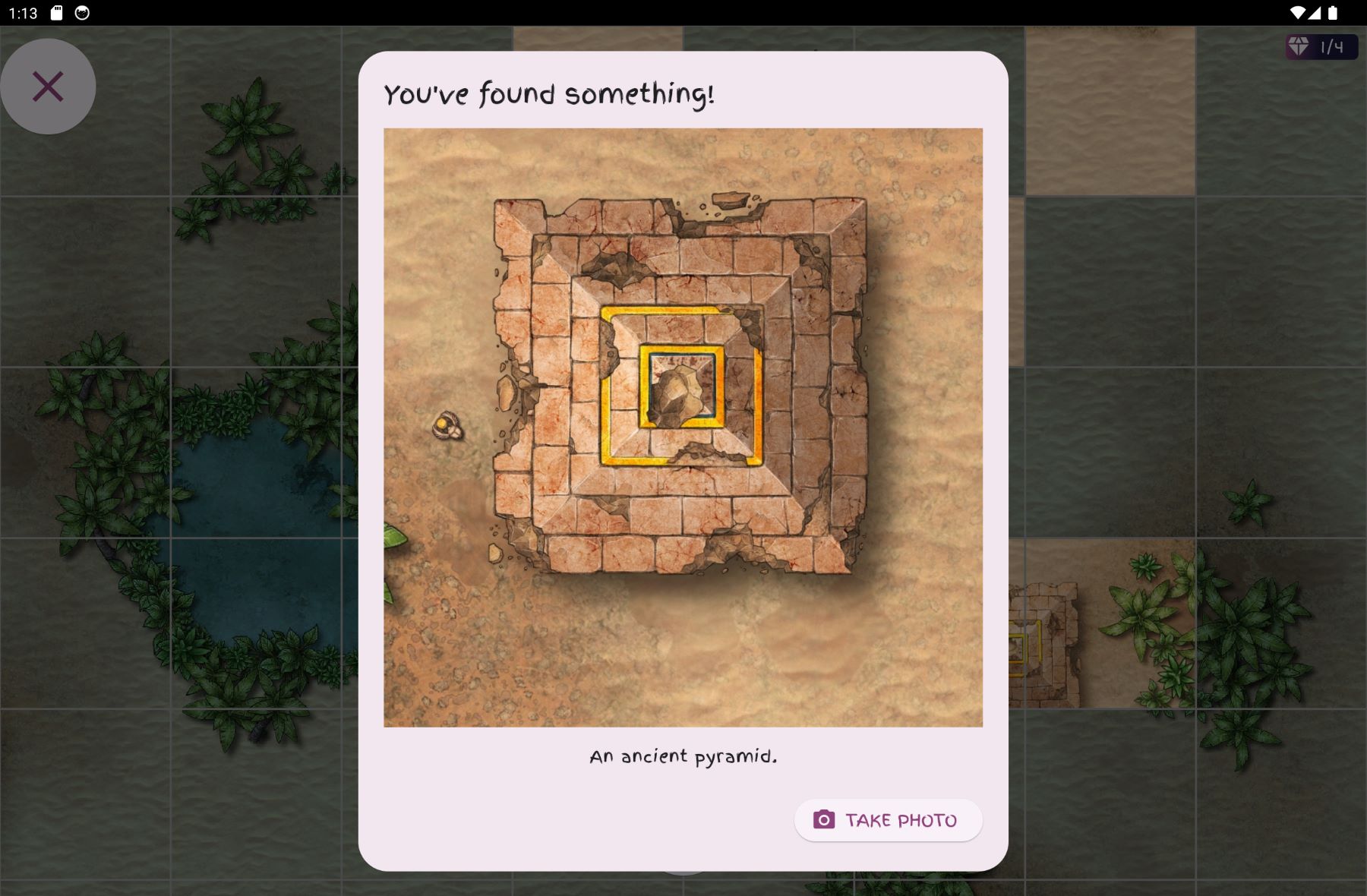Click the camera icon on Take Photo button
Viewport: 1367px width, 896px height.
826,820
